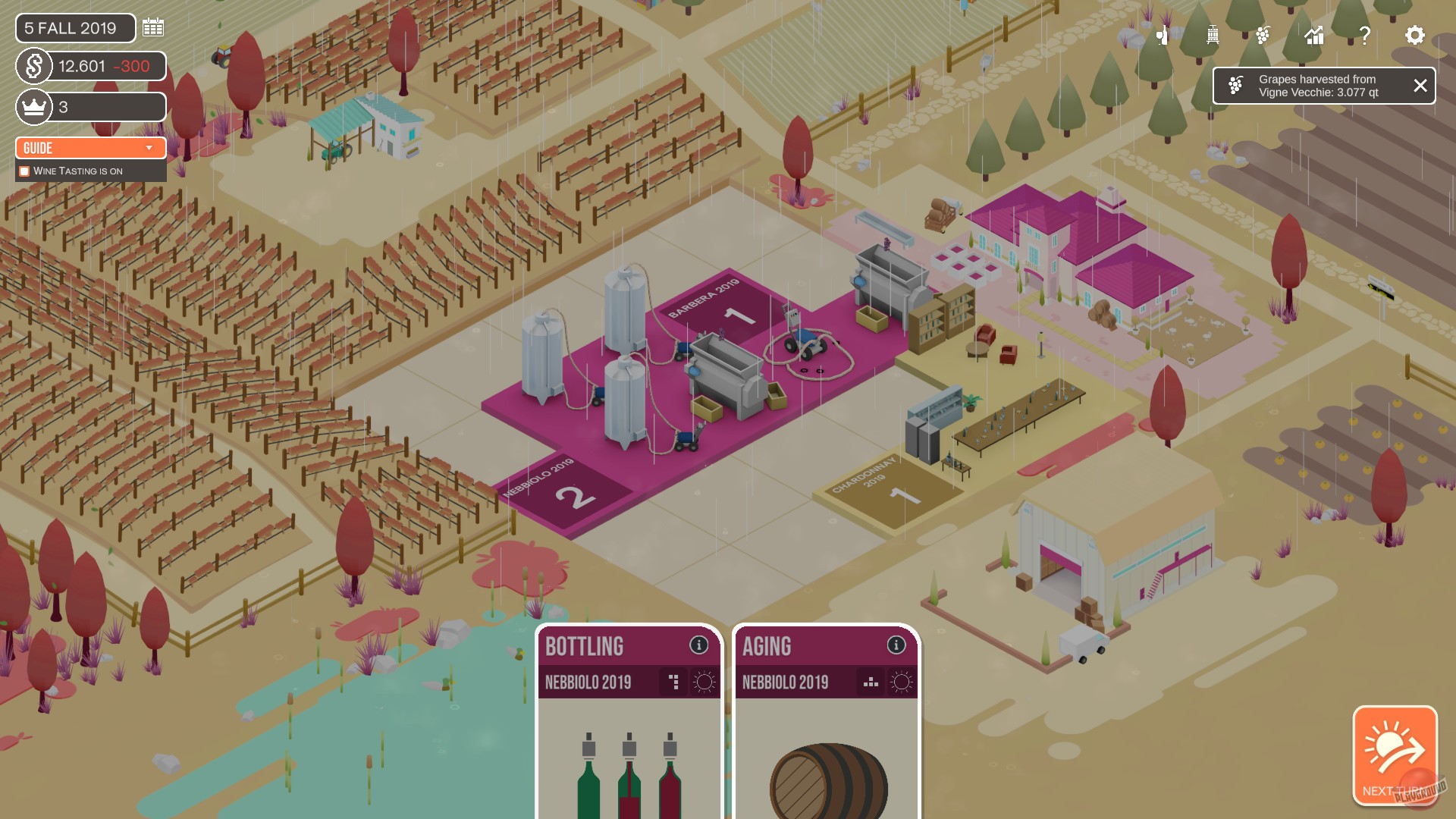Viewport: 1456px width, 819px height.
Task: Click the grapes icon on the harvest notification
Action: coord(1238,85)
